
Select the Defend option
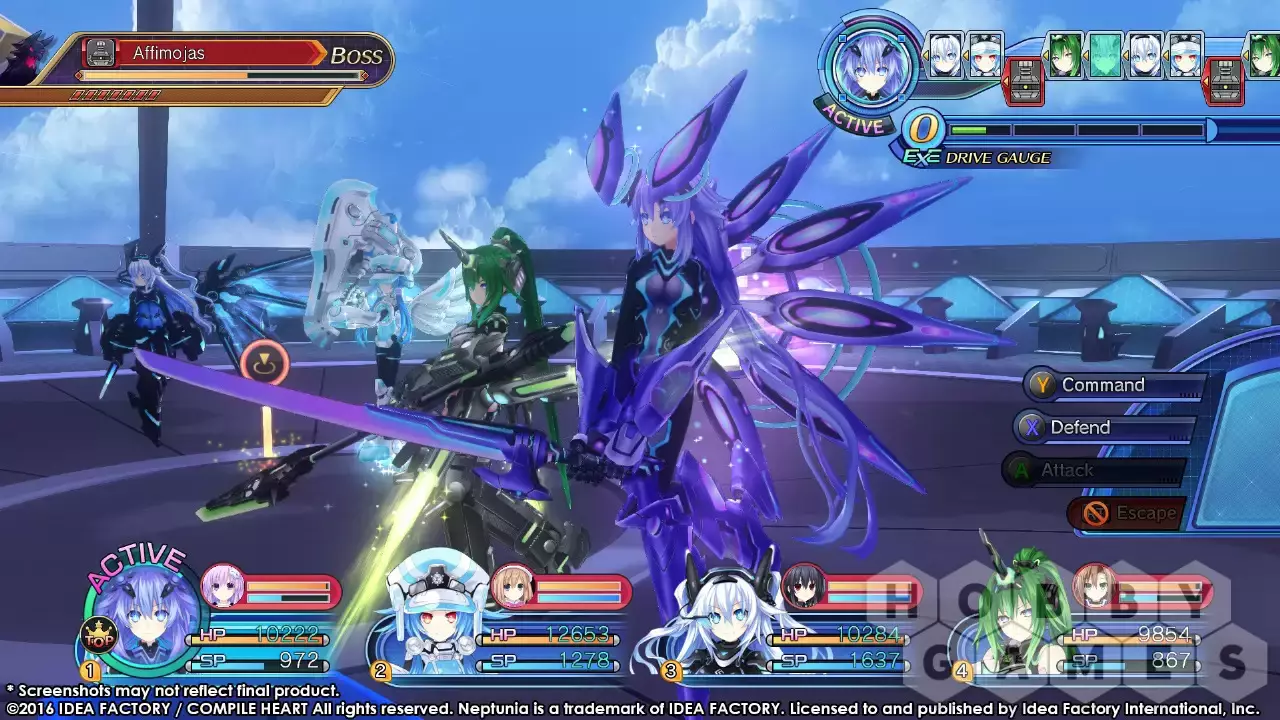click(1080, 428)
